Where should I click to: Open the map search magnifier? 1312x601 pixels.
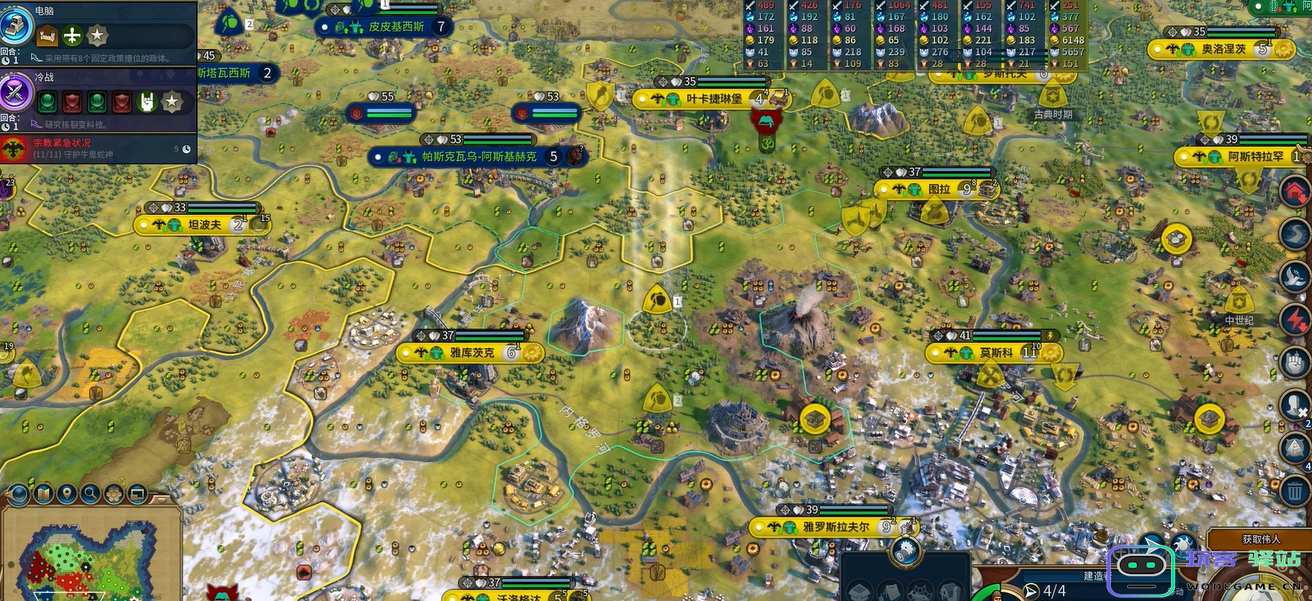pos(91,493)
